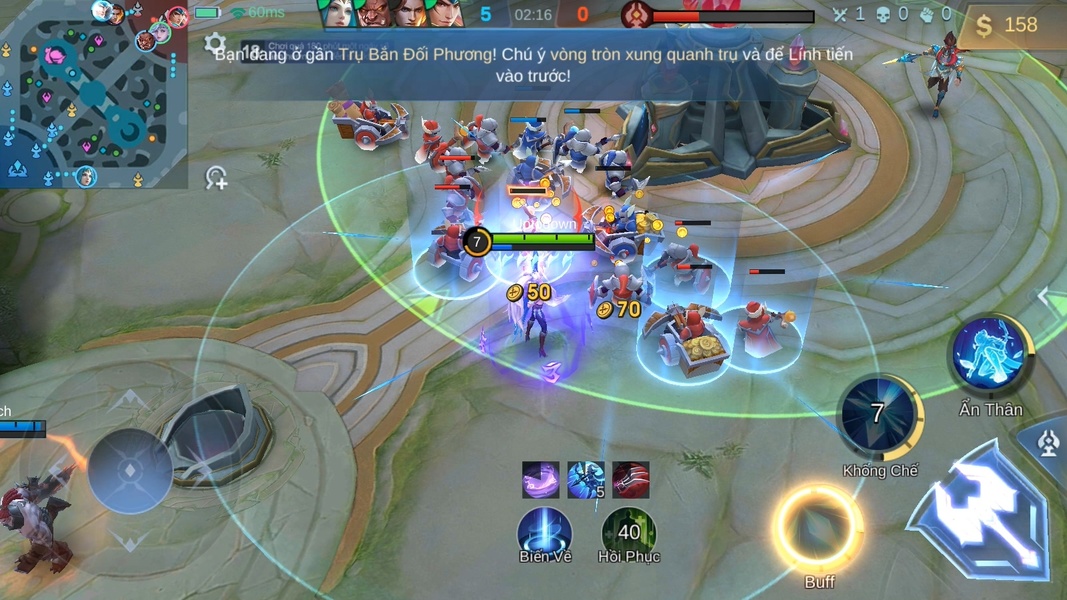Open the shop via the gold counter
The image size is (1067, 600).
(1008, 25)
